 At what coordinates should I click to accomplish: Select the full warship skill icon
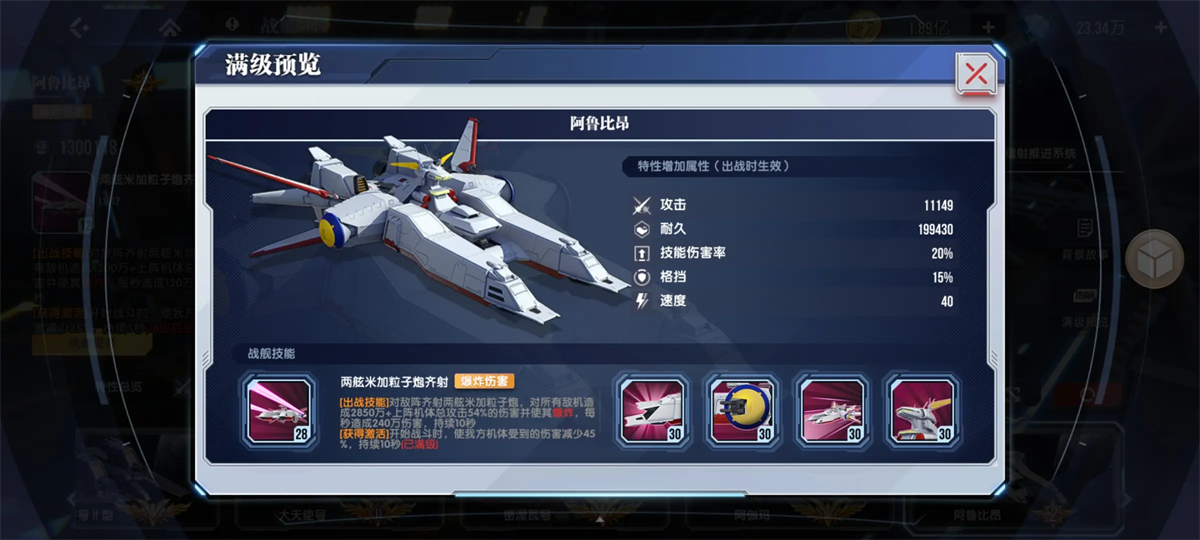point(833,410)
